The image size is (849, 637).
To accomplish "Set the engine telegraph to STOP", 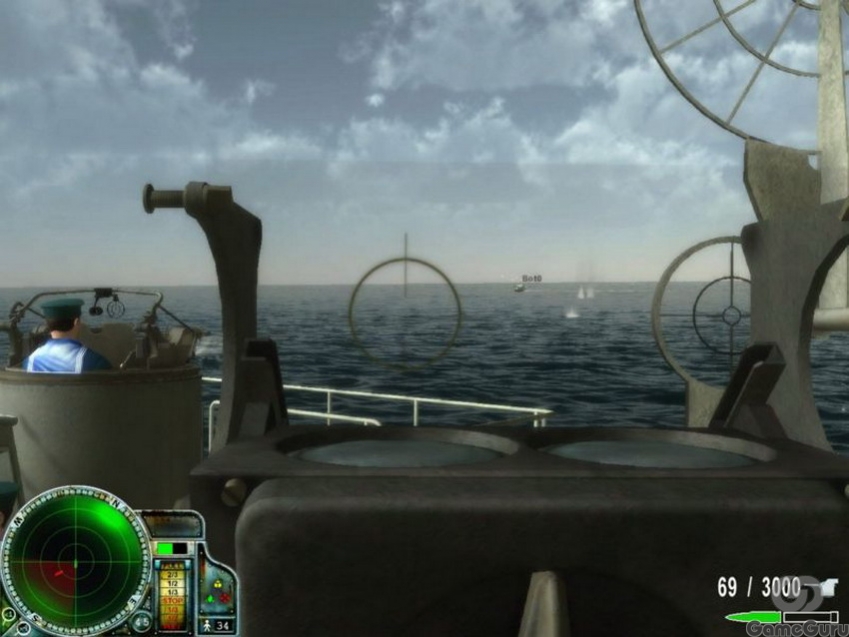I will (x=172, y=601).
